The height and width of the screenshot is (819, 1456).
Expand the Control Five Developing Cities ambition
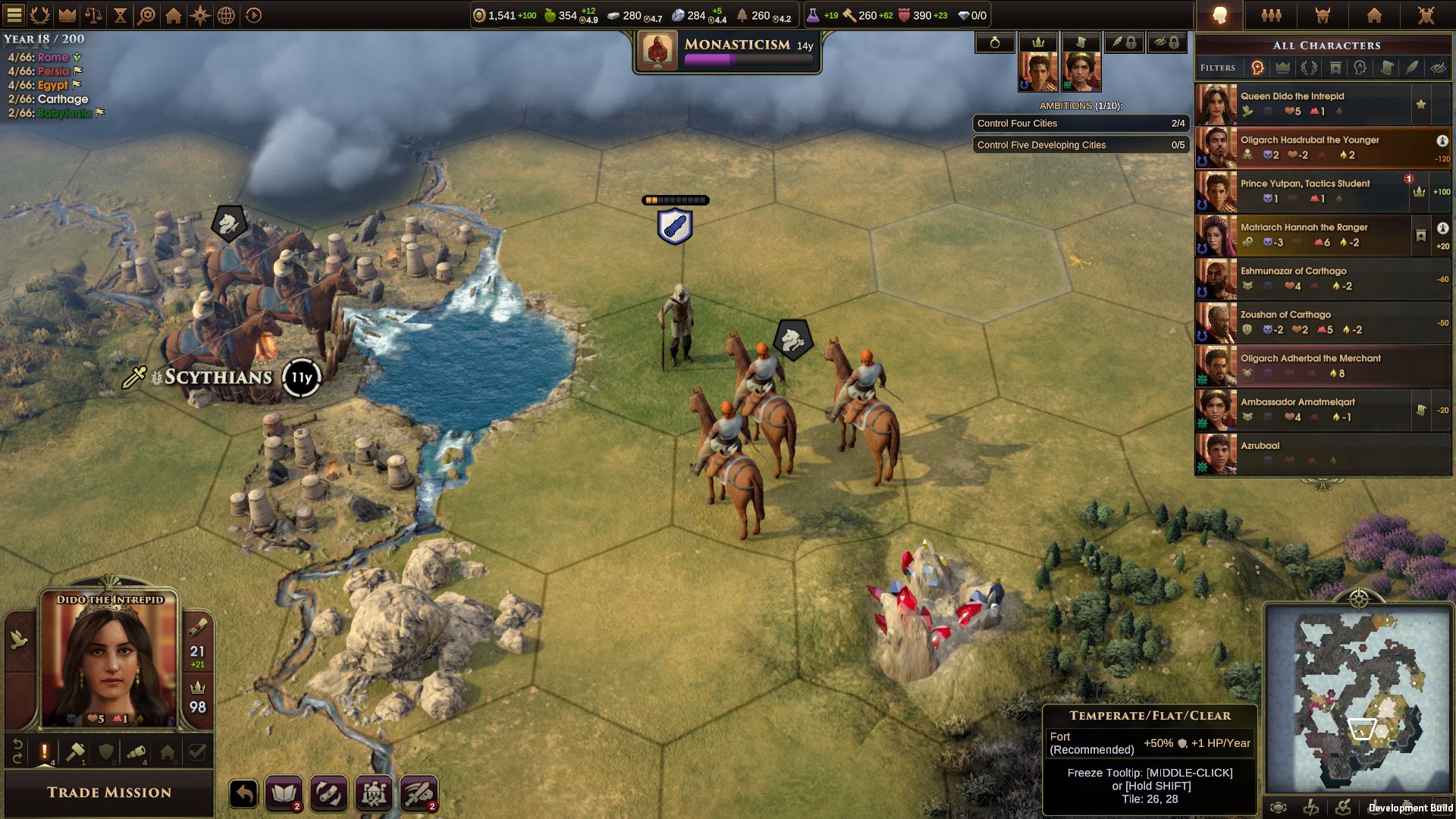point(1081,145)
